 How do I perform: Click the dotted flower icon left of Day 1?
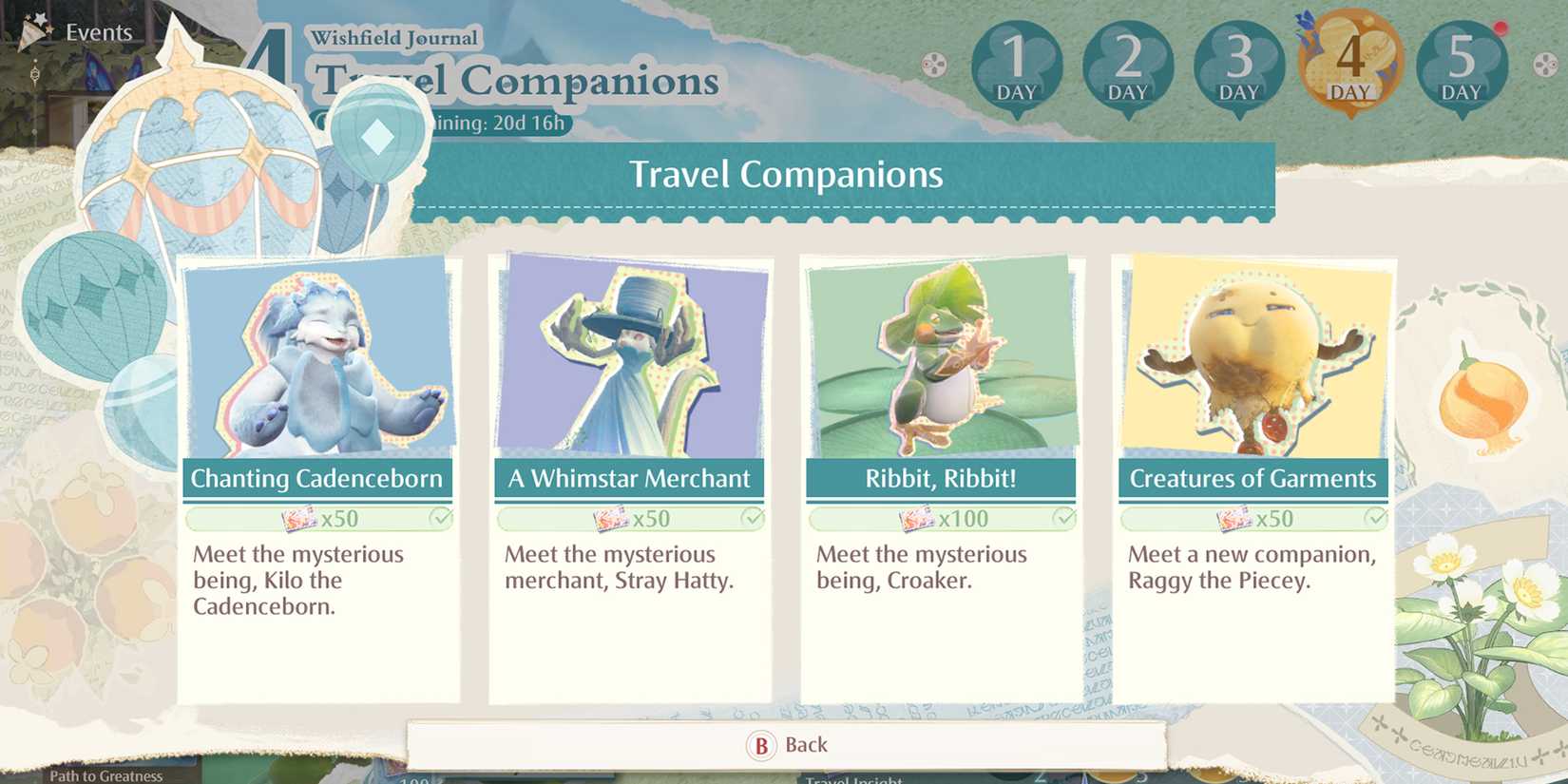934,65
